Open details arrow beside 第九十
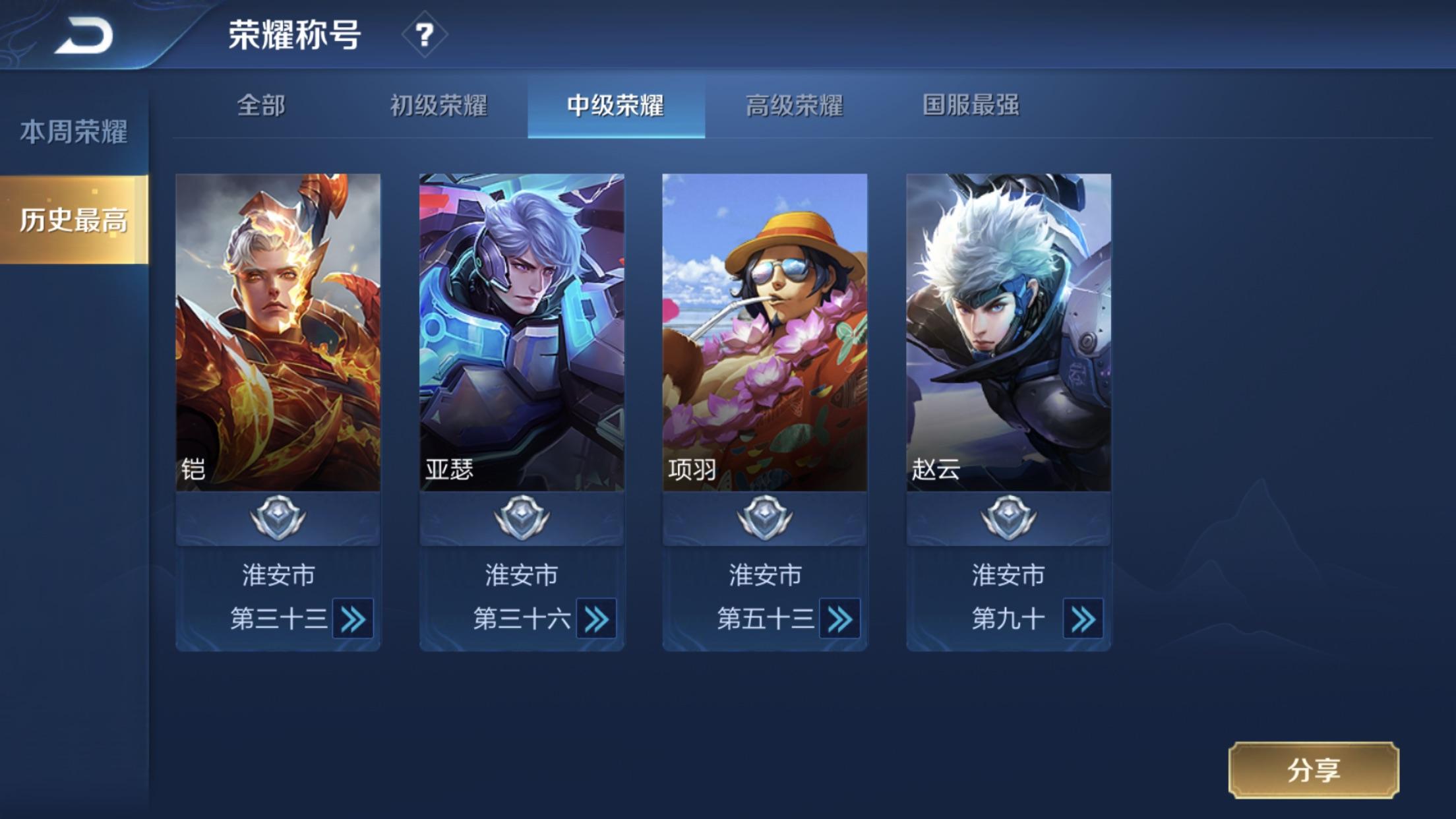1456x819 pixels. click(x=1083, y=619)
